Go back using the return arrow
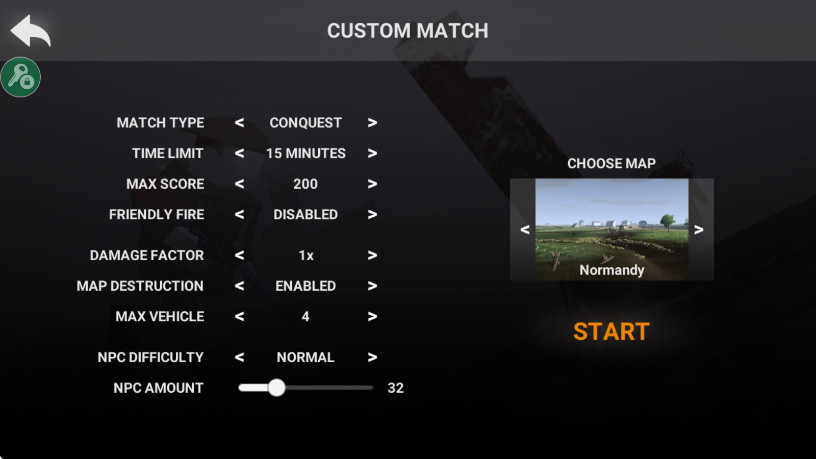Viewport: 816px width, 459px height. pyautogui.click(x=30, y=31)
